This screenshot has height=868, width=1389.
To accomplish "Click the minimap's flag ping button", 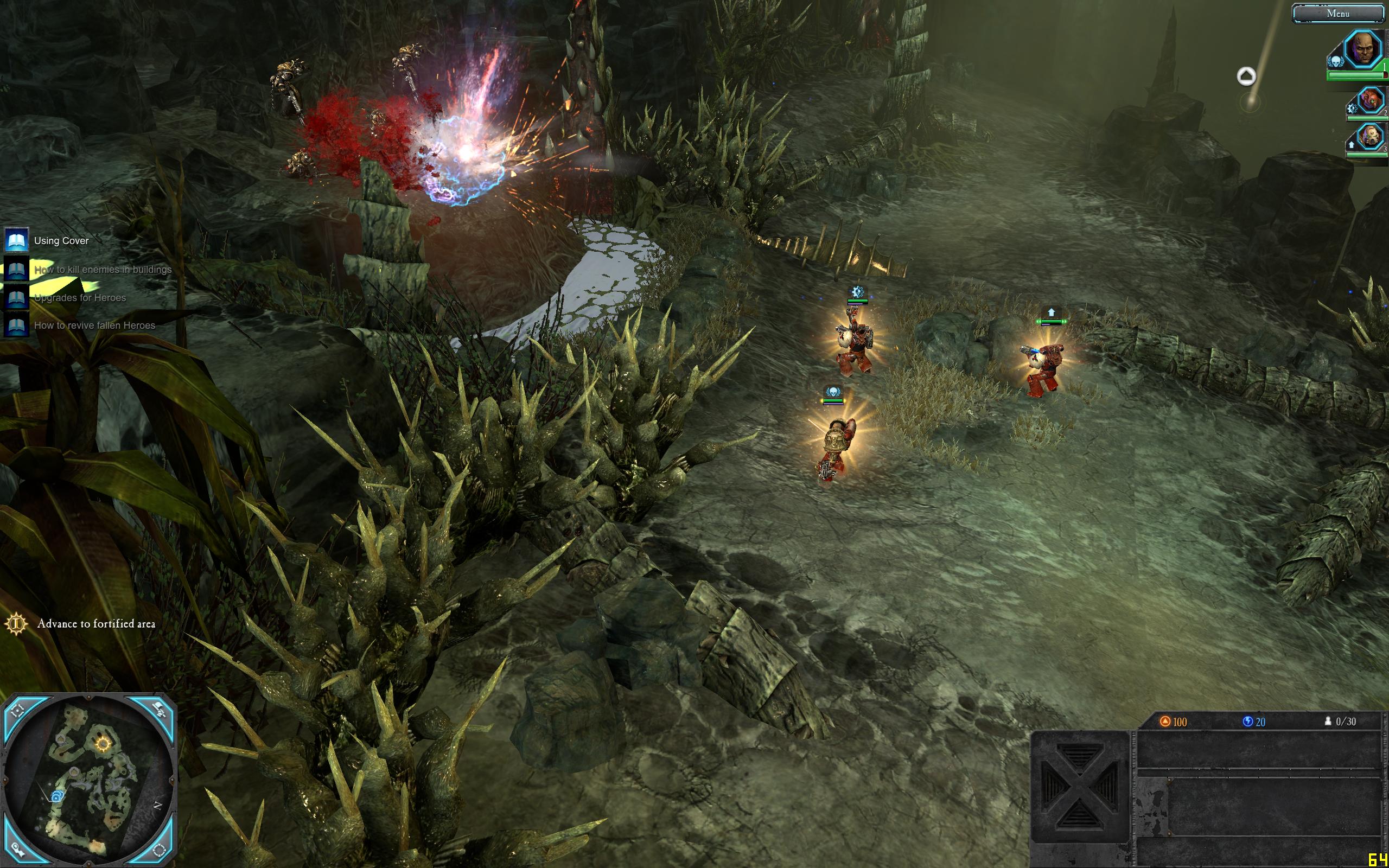I will (159, 711).
